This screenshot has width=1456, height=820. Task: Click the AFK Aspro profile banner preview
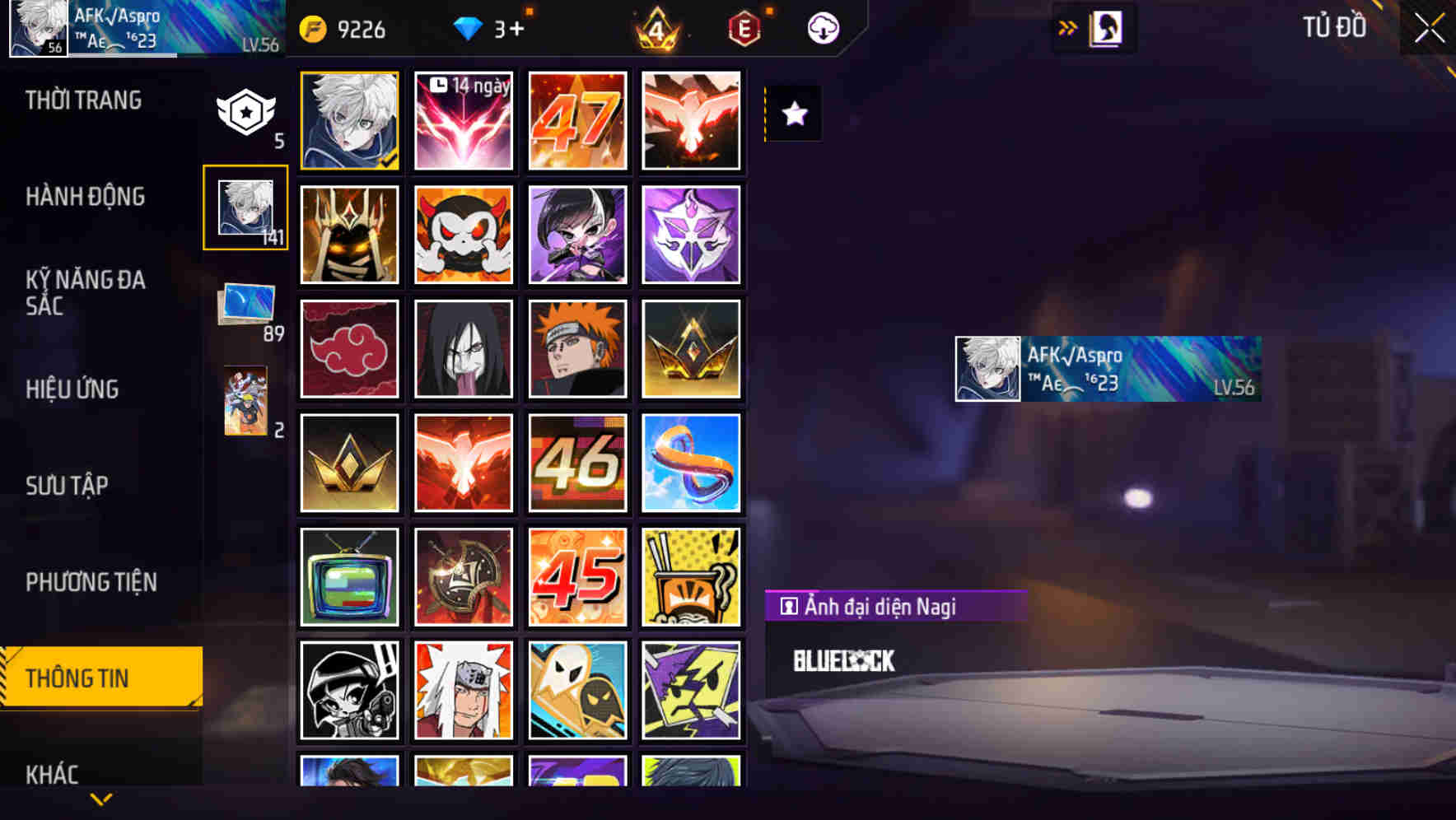pos(1106,368)
